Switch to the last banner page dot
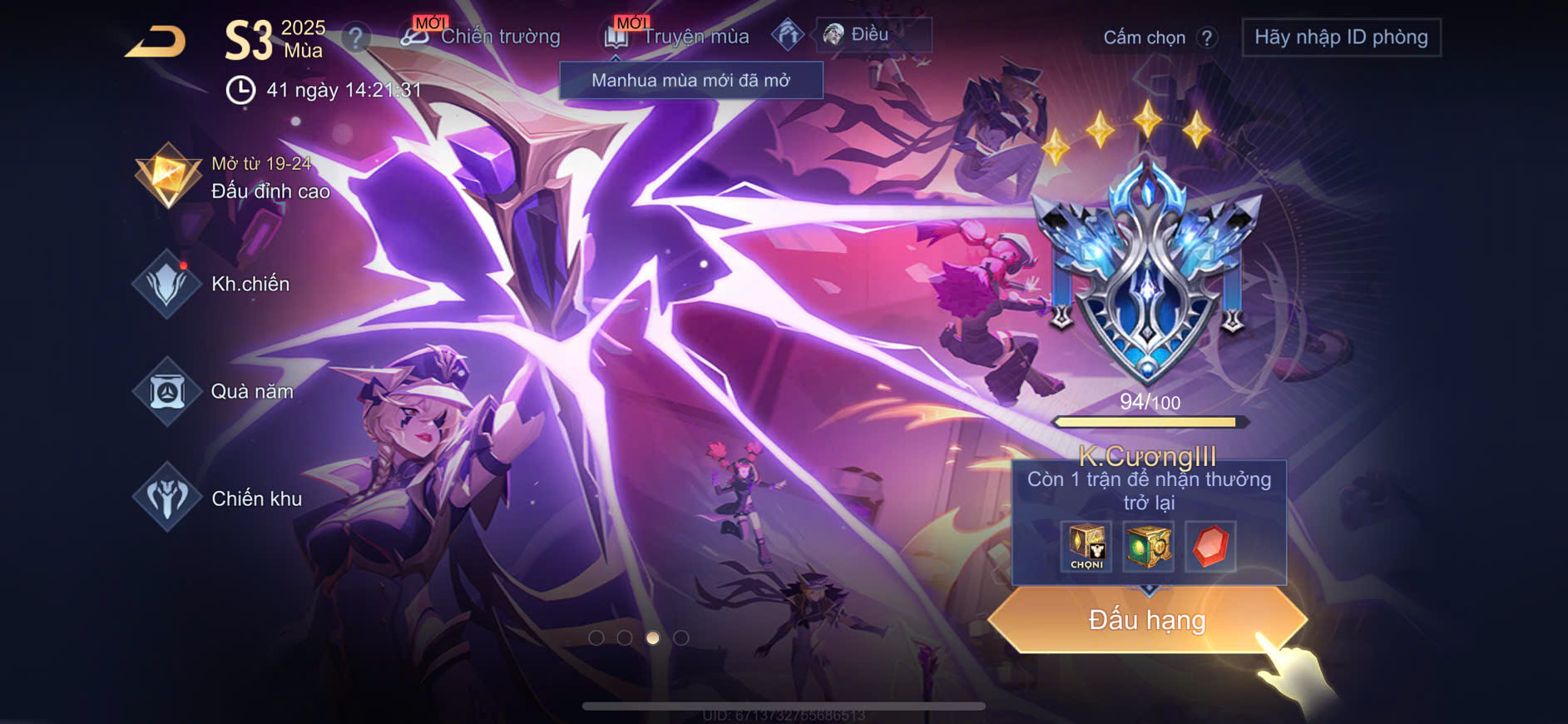Image resolution: width=1568 pixels, height=724 pixels. click(681, 637)
